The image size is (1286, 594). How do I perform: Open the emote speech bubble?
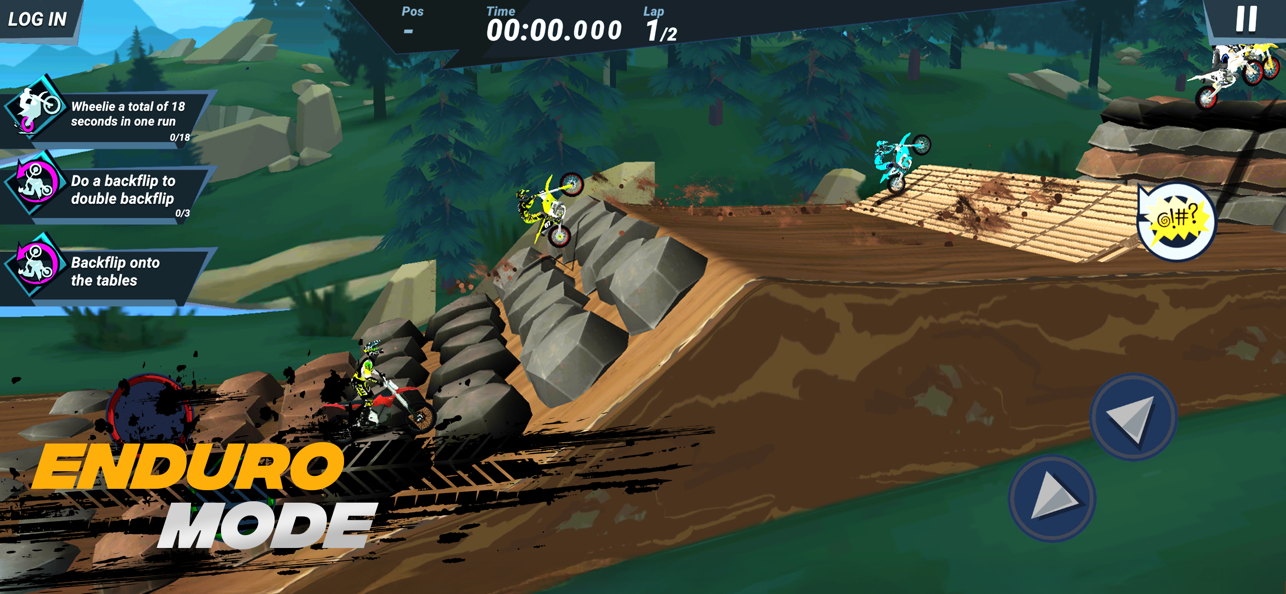point(1176,222)
